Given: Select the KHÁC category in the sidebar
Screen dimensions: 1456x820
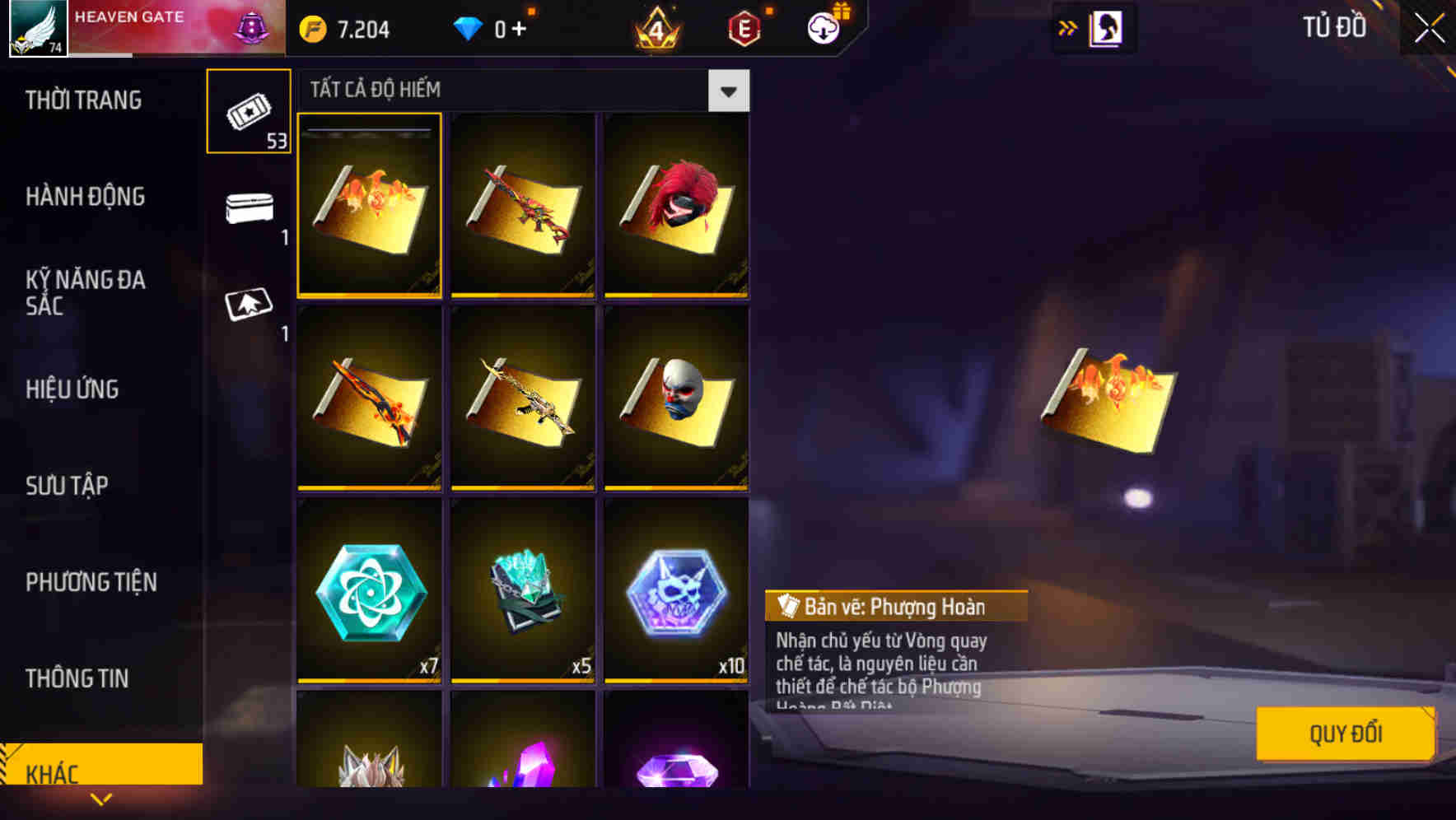Looking at the screenshot, I should pos(58,773).
